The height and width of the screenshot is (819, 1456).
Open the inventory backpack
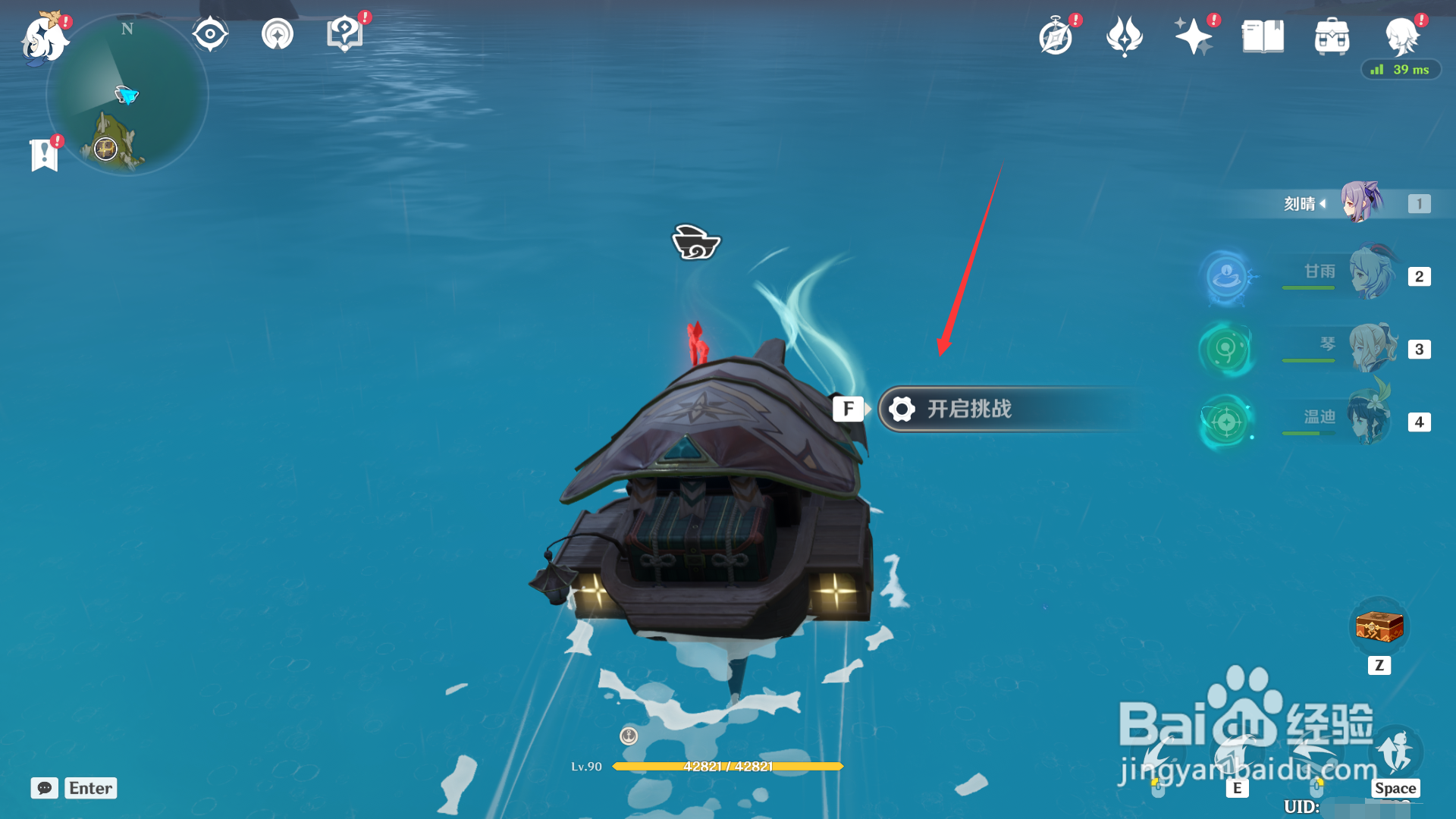coord(1332,36)
